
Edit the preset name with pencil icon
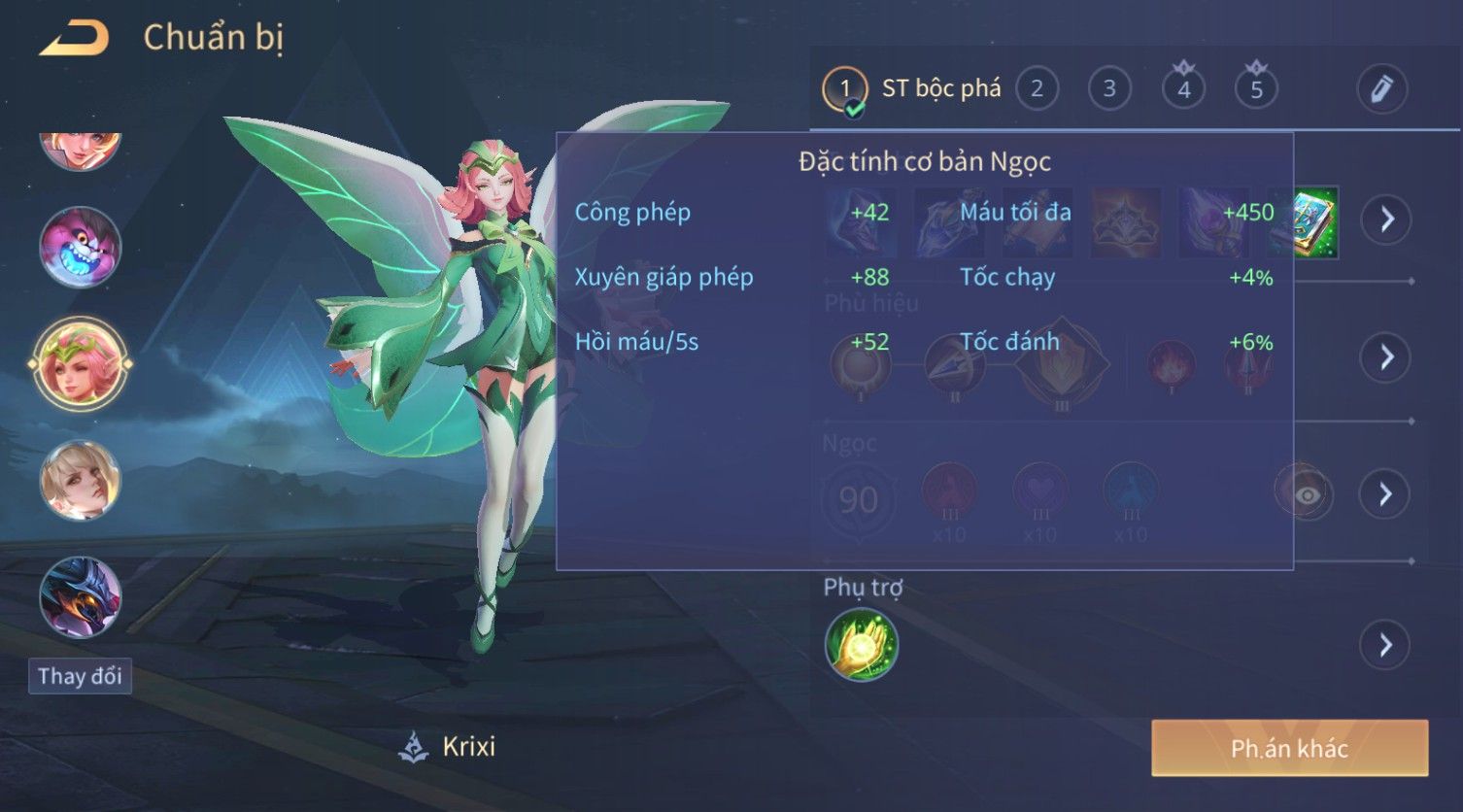[1381, 89]
